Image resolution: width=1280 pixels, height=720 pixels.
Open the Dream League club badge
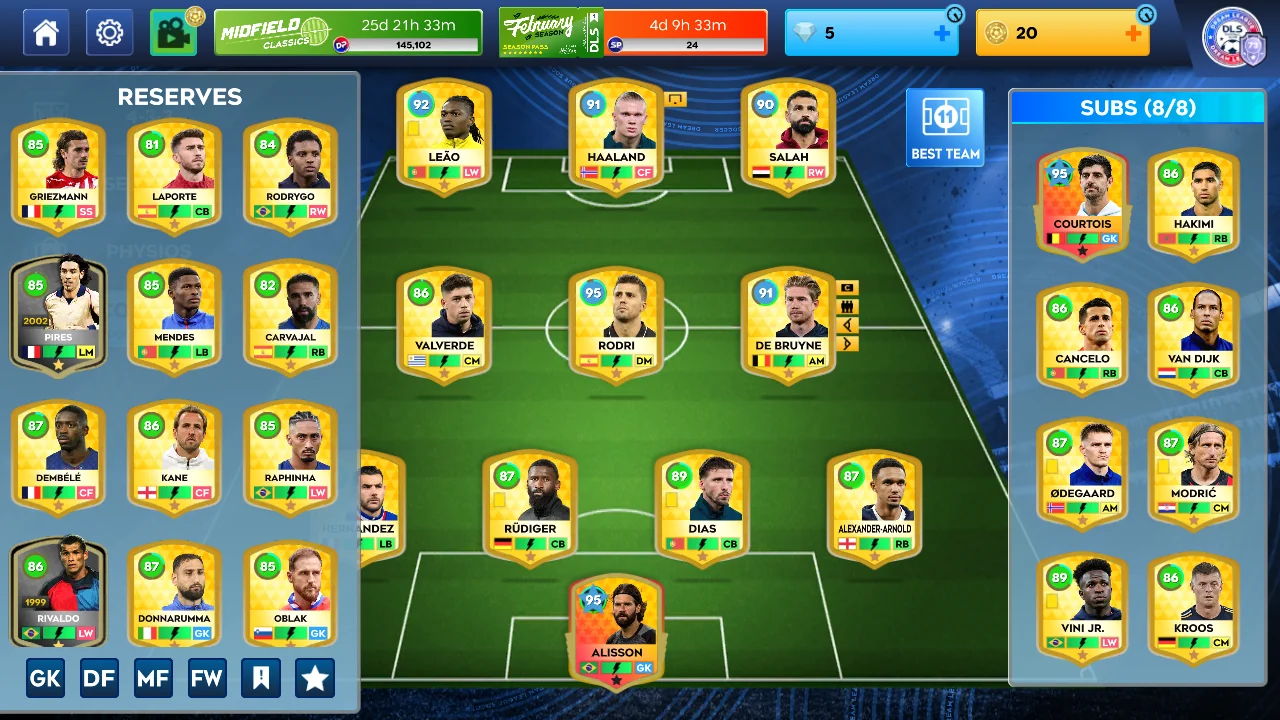tap(1233, 39)
